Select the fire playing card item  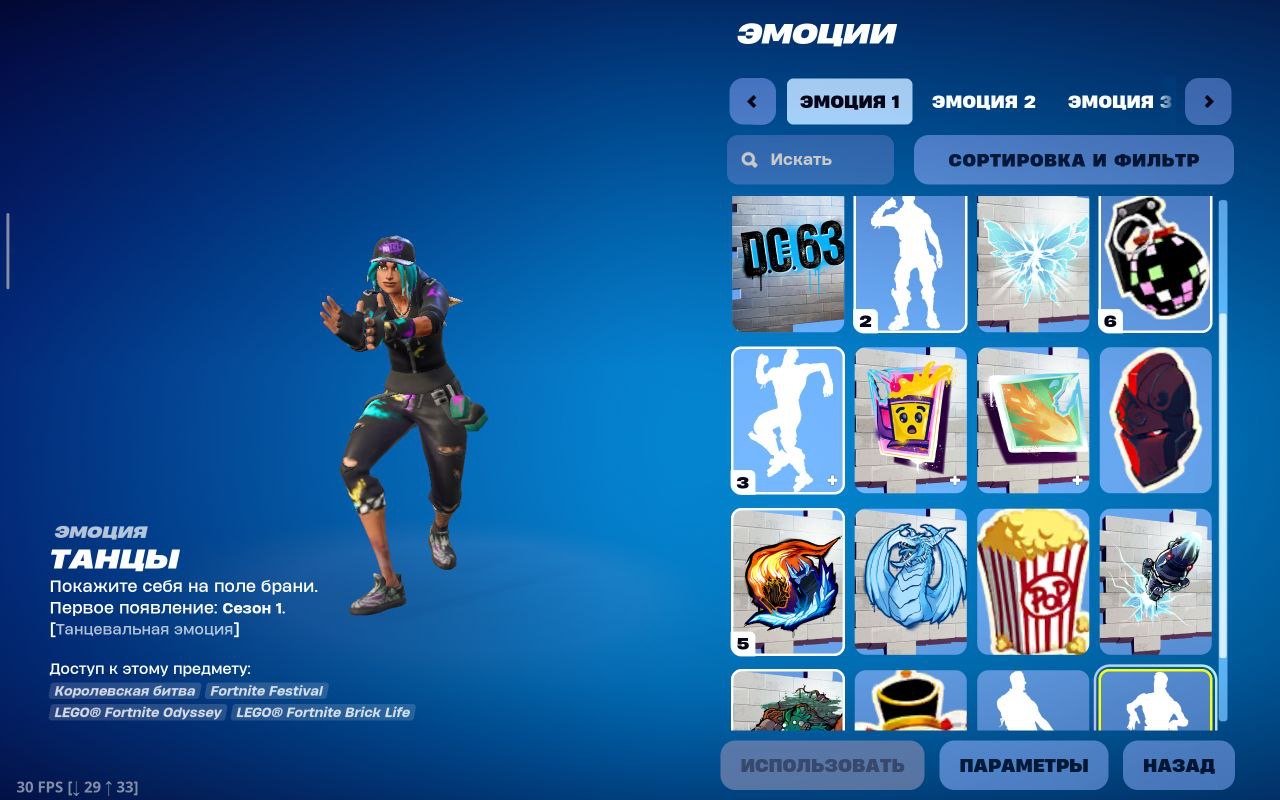pyautogui.click(x=1034, y=420)
